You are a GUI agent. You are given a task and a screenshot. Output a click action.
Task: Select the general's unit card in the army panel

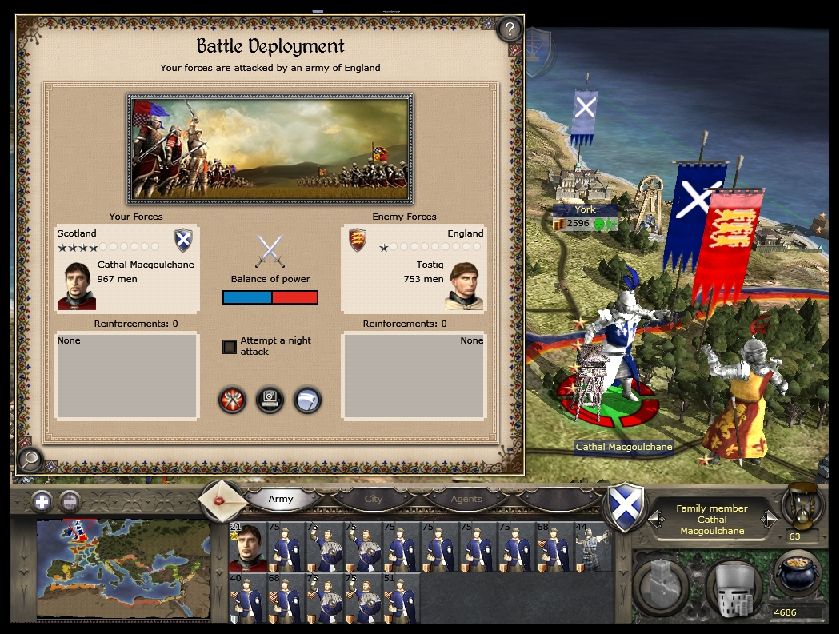click(245, 547)
